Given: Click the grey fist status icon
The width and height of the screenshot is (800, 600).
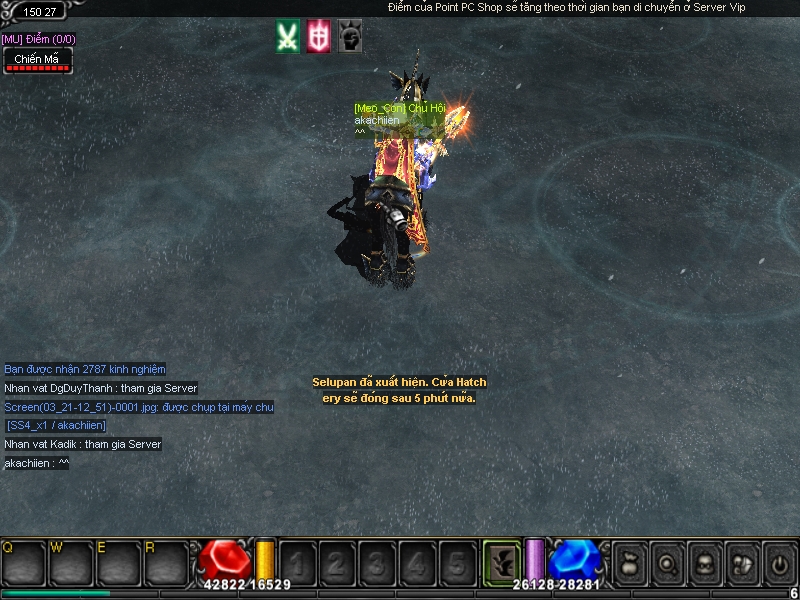Looking at the screenshot, I should [x=350, y=36].
